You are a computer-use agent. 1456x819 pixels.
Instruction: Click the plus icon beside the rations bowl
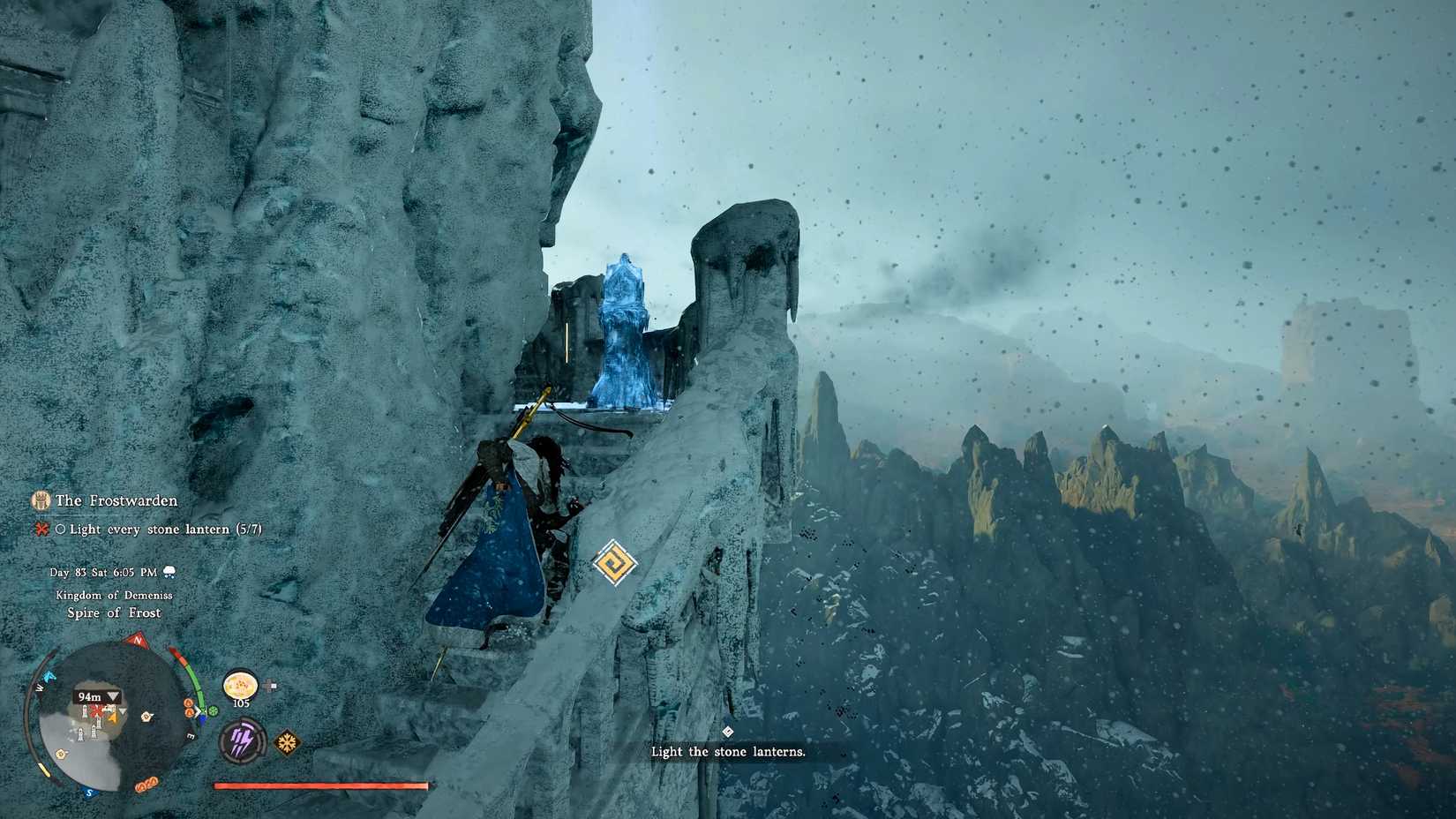point(271,684)
